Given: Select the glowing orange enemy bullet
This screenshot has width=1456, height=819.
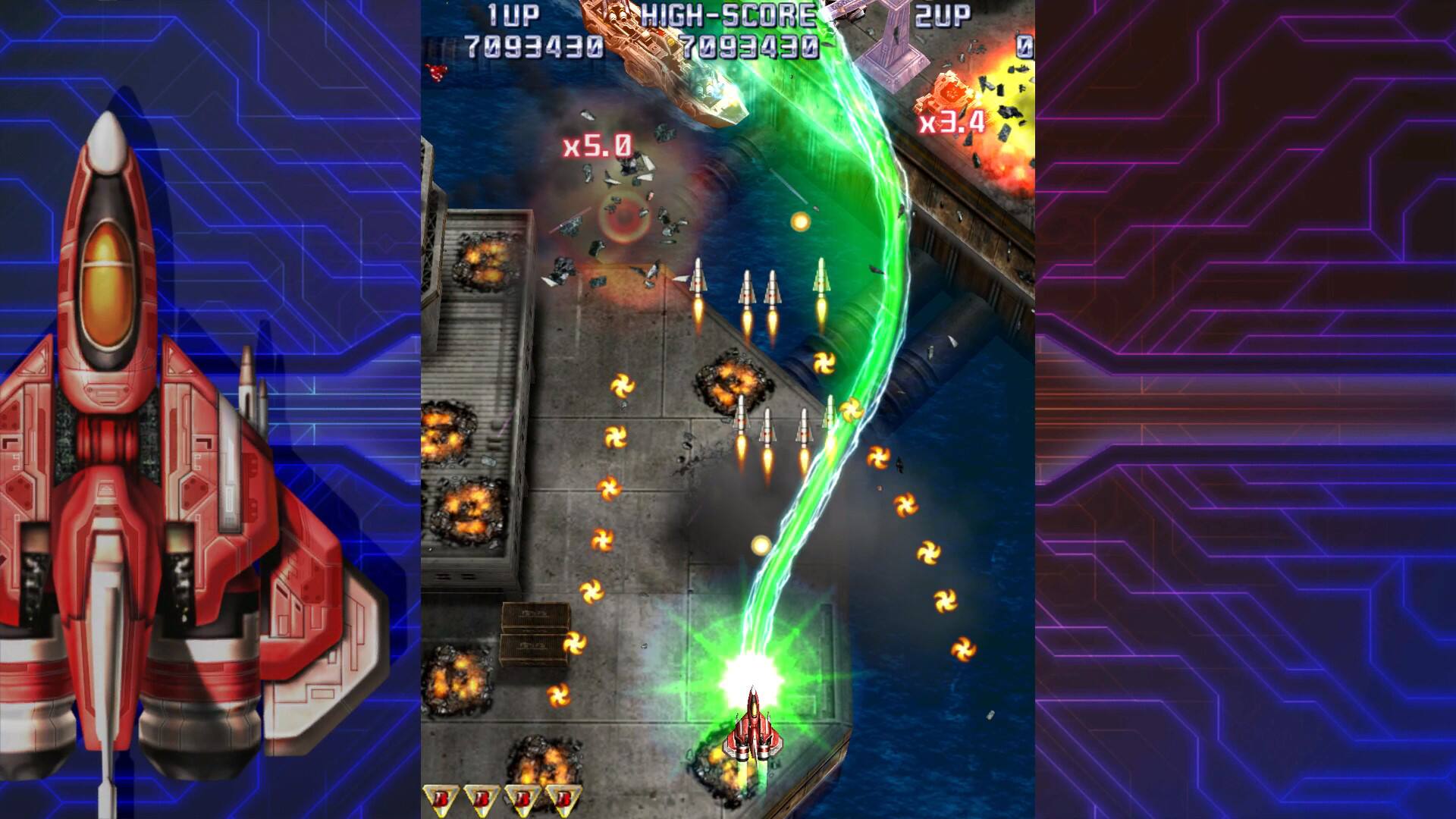Looking at the screenshot, I should pyautogui.click(x=800, y=221).
